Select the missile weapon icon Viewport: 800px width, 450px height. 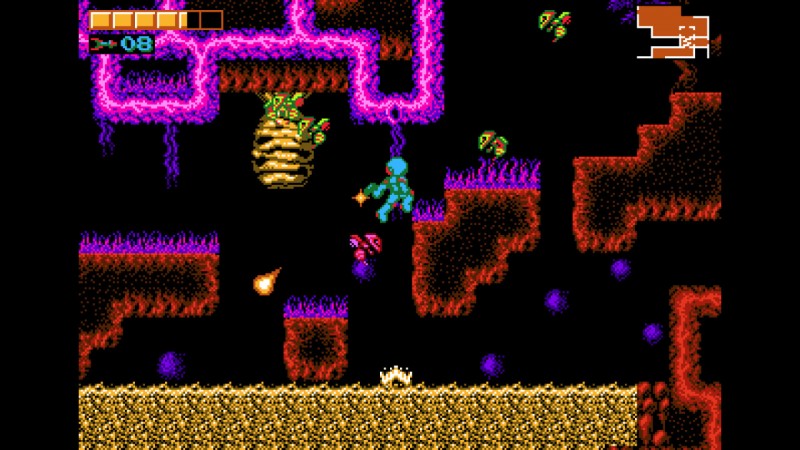pos(103,44)
